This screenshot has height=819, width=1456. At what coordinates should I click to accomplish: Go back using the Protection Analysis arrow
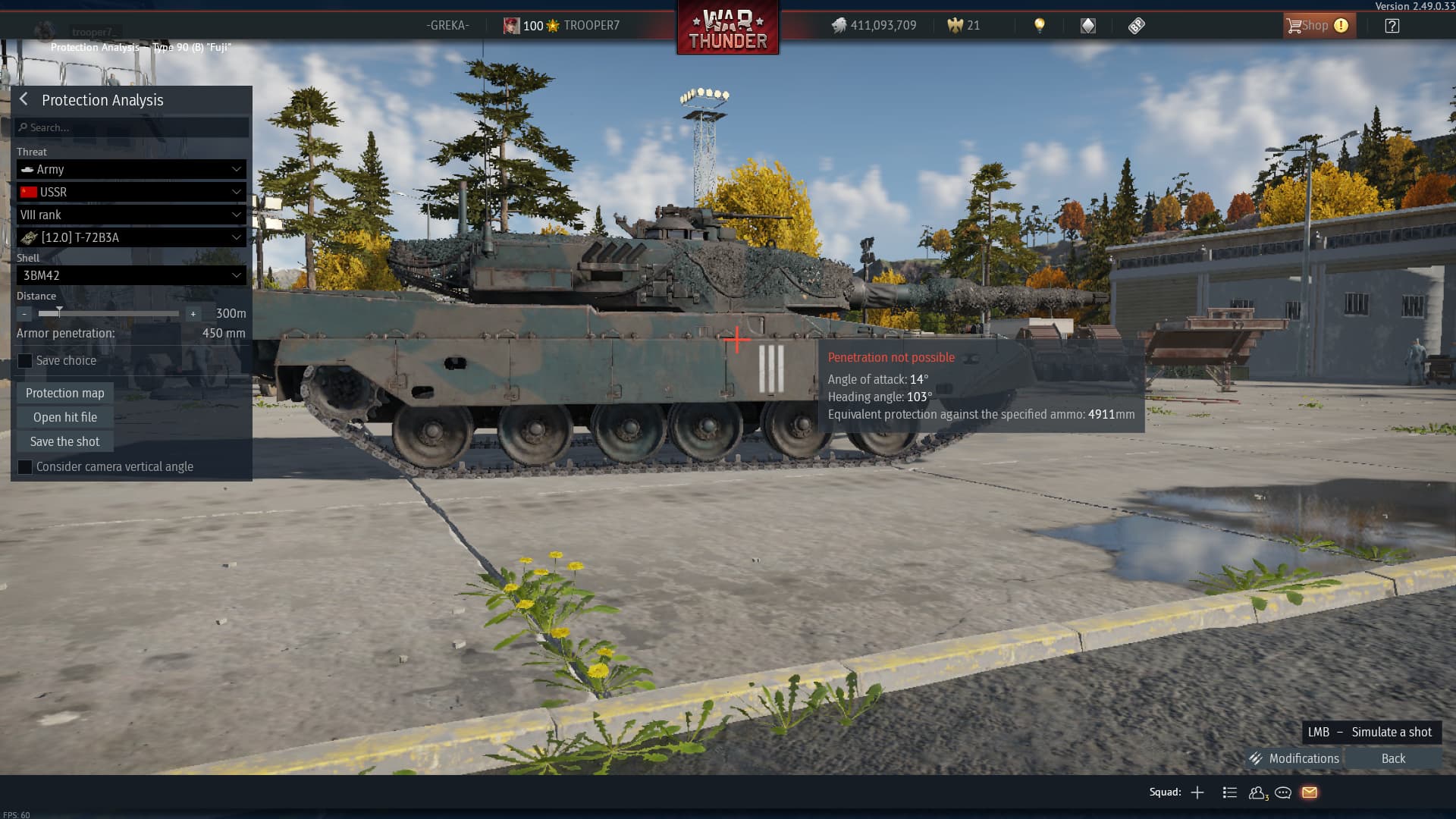(x=24, y=99)
